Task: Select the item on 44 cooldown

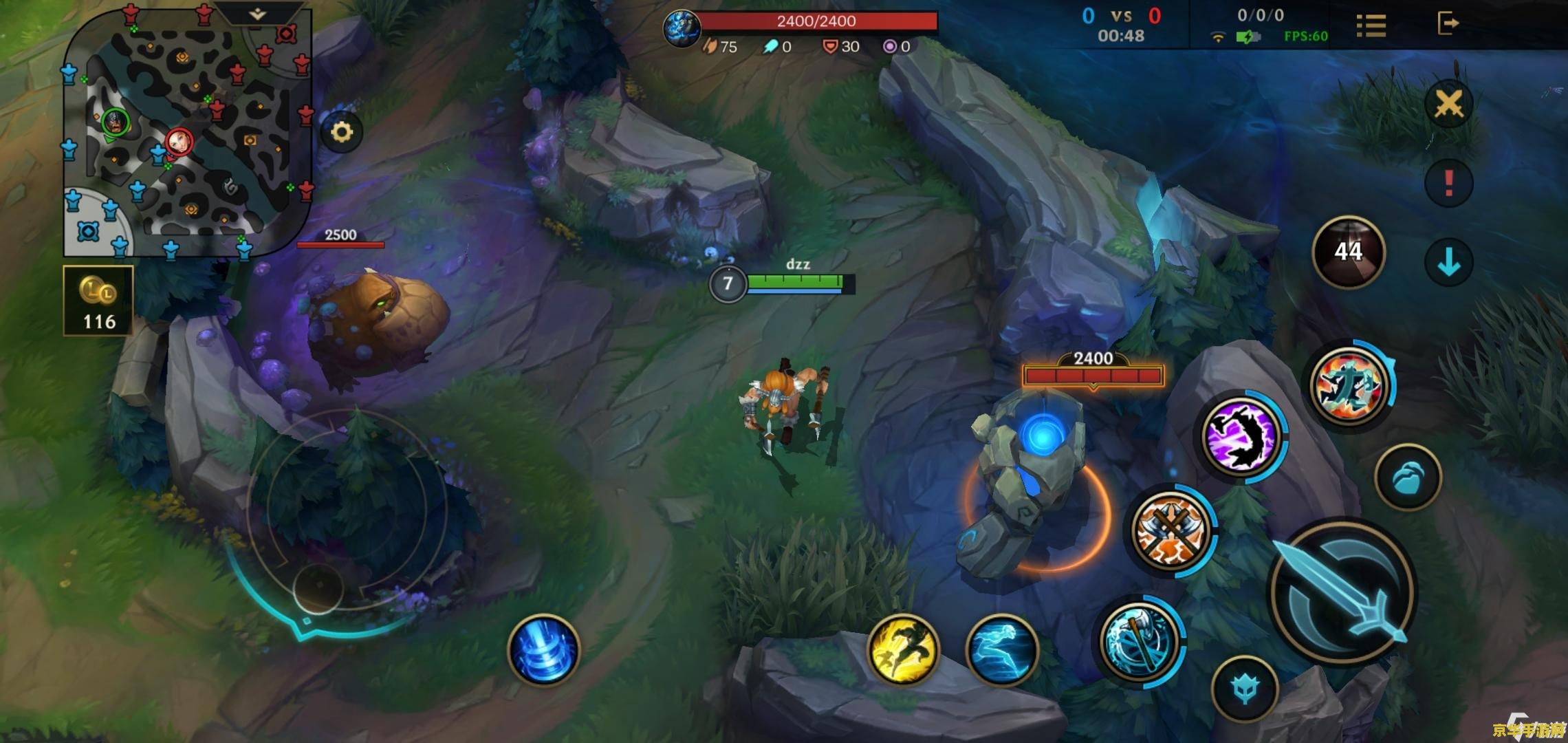Action: click(x=1348, y=252)
